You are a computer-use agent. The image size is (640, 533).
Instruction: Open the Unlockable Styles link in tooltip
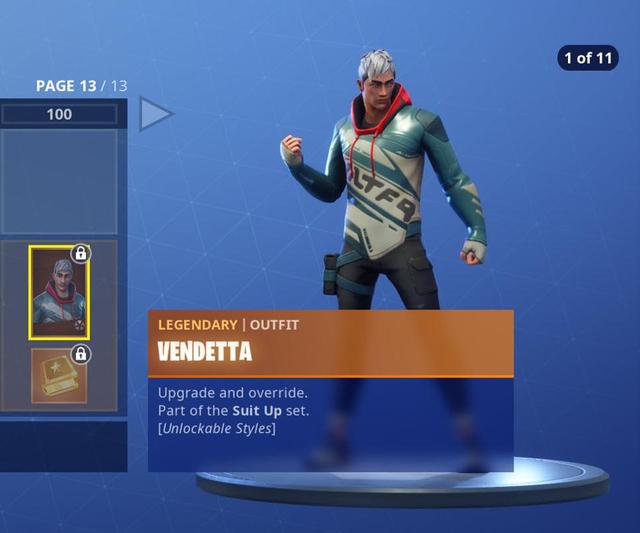tap(217, 429)
